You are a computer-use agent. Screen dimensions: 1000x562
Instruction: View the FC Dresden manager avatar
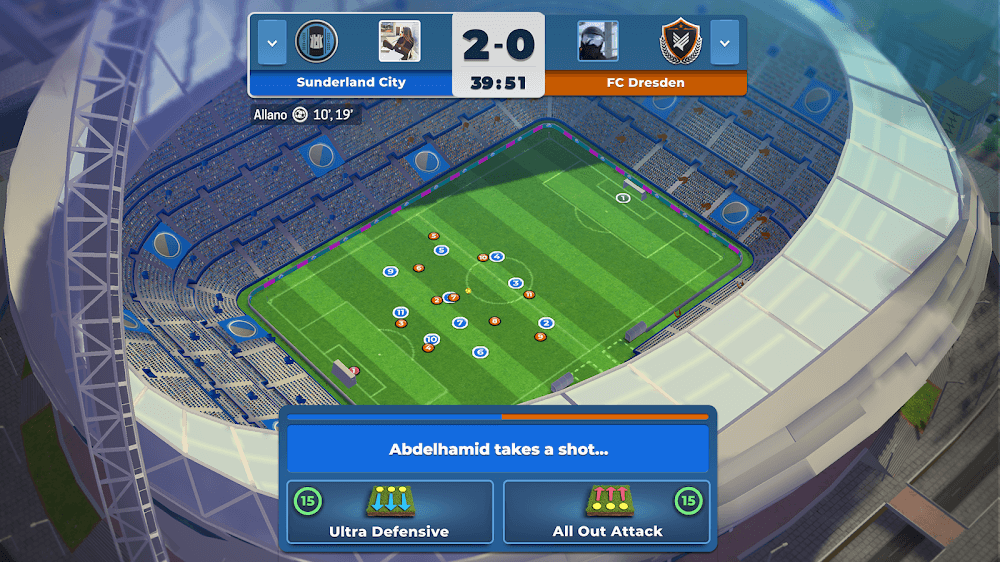[x=597, y=42]
